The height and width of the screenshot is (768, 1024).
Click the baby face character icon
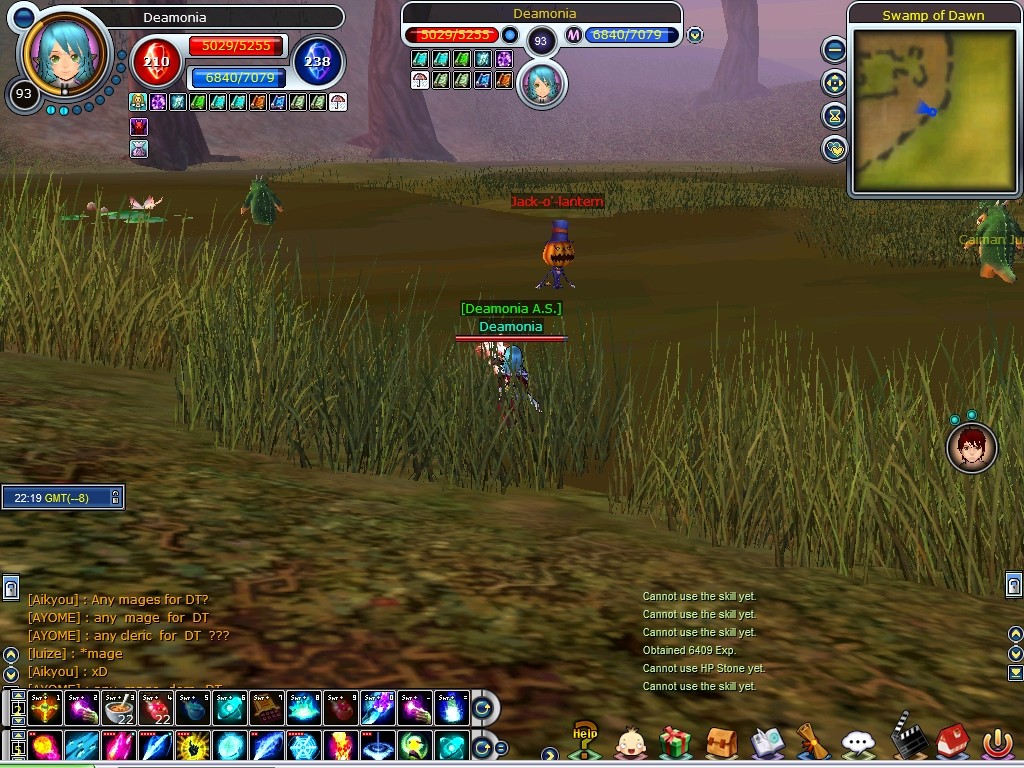(x=631, y=743)
